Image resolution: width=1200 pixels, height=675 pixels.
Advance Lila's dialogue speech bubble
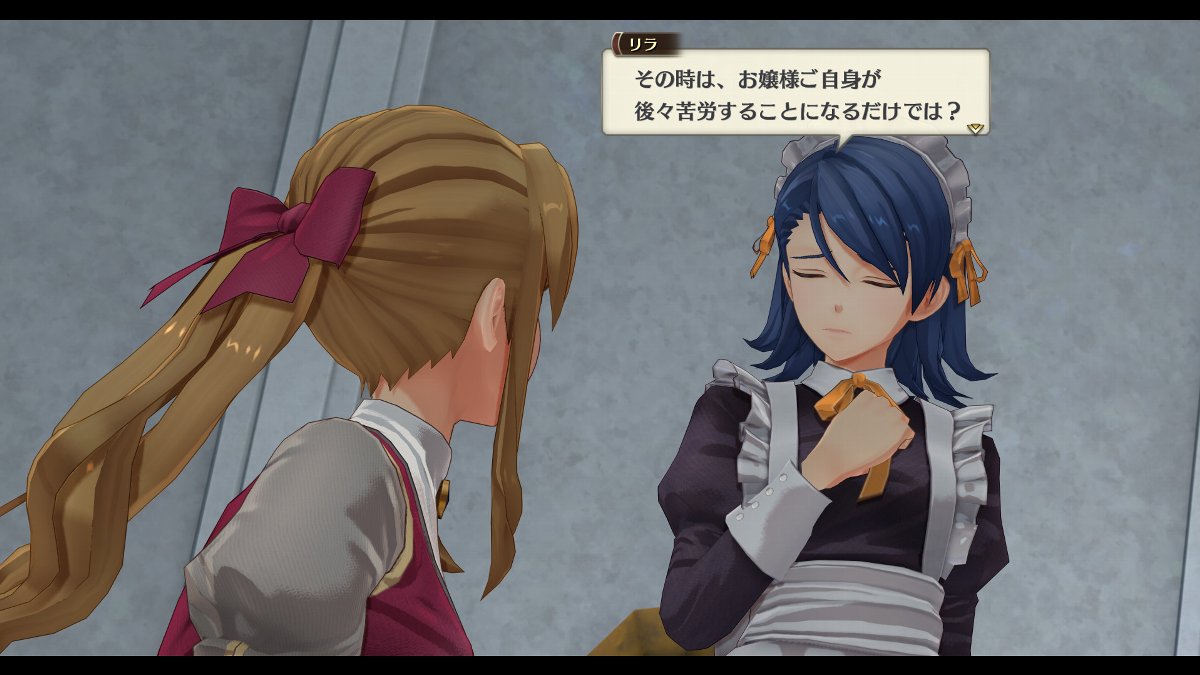click(x=795, y=92)
